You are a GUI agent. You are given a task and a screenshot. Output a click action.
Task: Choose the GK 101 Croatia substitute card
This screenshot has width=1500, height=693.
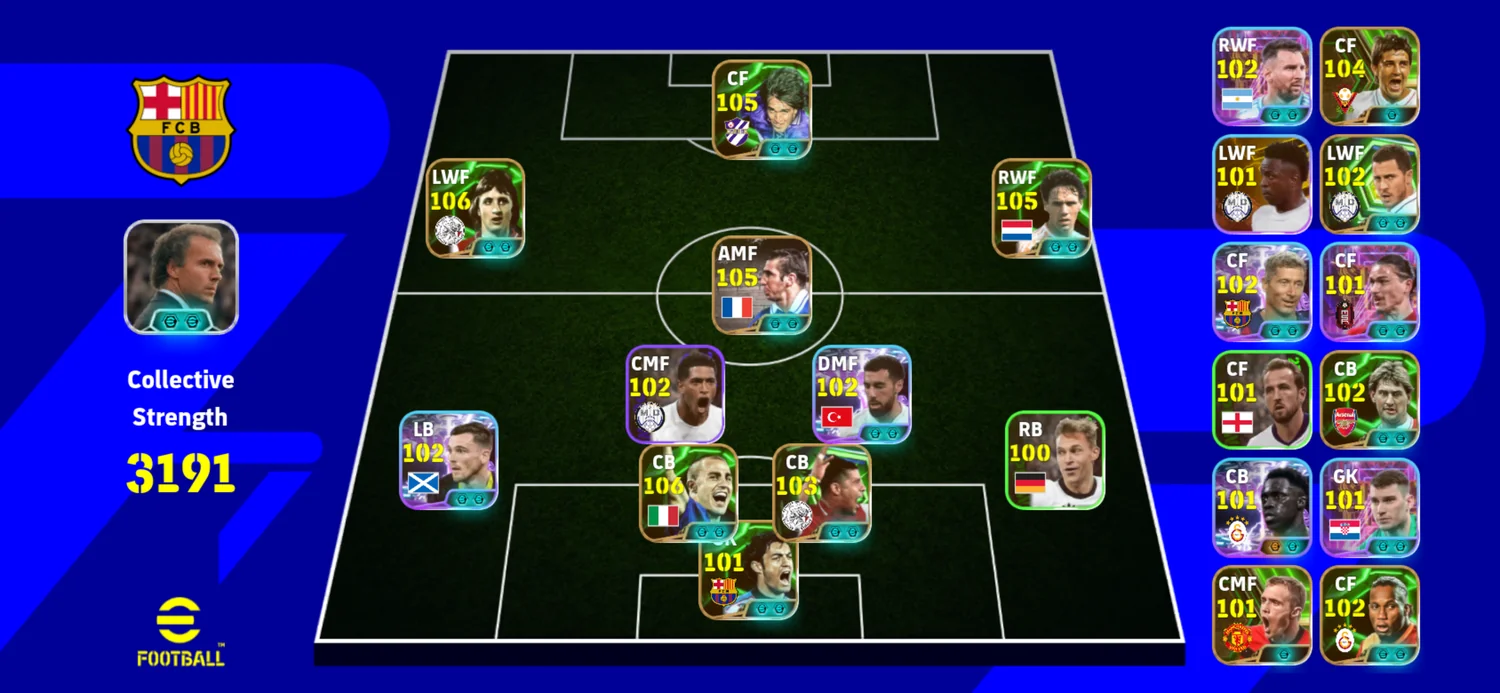tap(1369, 507)
